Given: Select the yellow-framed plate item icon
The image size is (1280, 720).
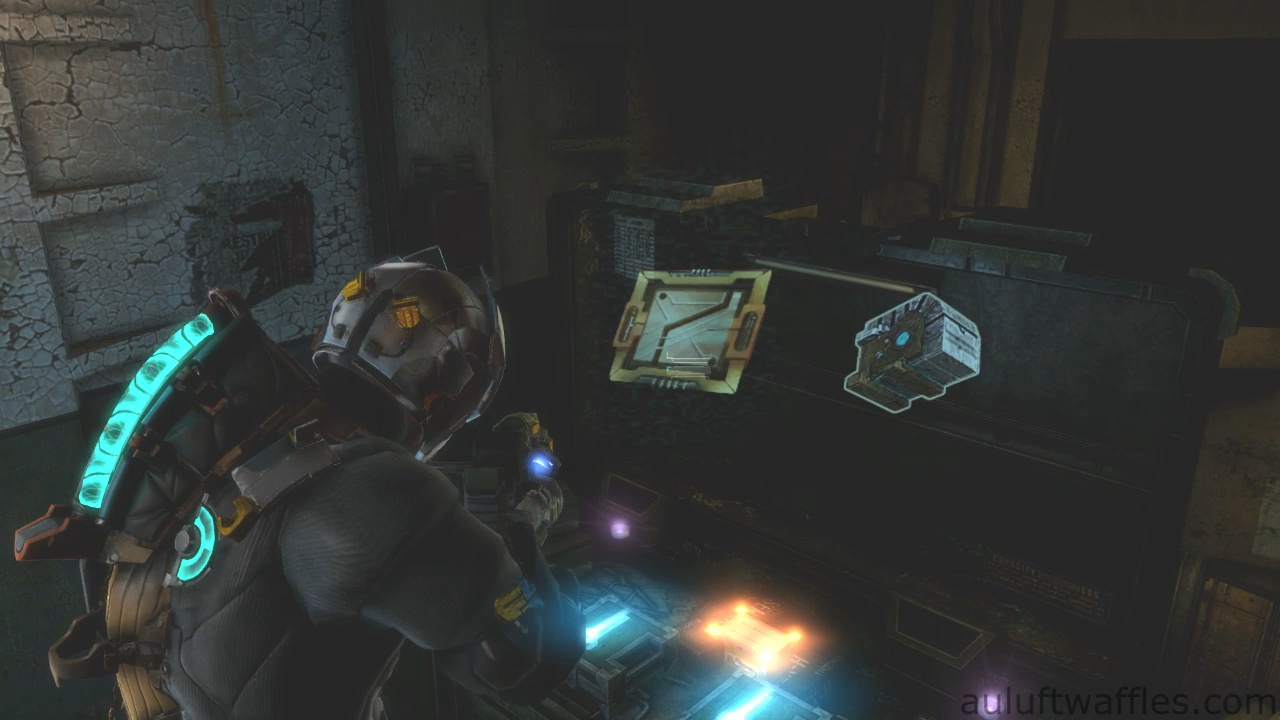Looking at the screenshot, I should [689, 328].
